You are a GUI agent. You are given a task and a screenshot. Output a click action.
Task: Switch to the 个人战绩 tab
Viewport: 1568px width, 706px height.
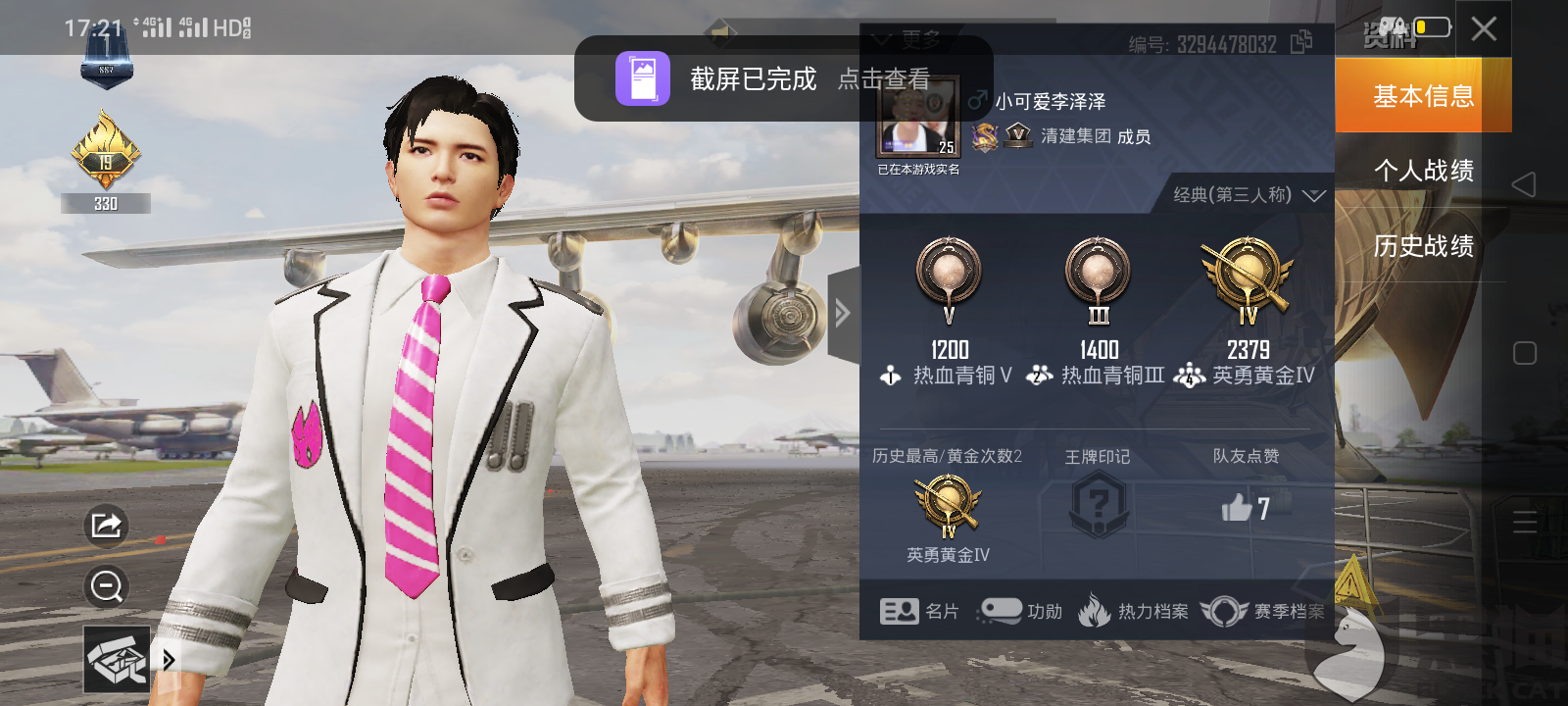(1421, 171)
